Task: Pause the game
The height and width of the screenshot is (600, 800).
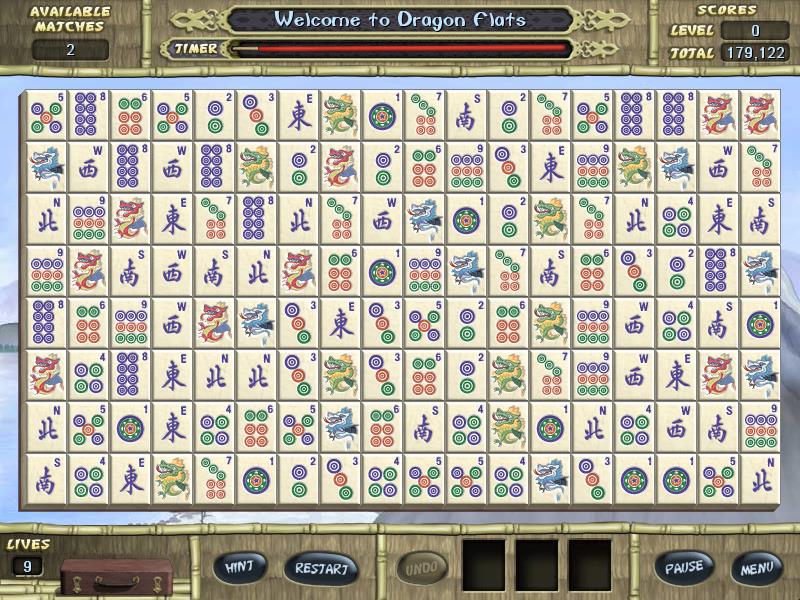Action: (685, 567)
